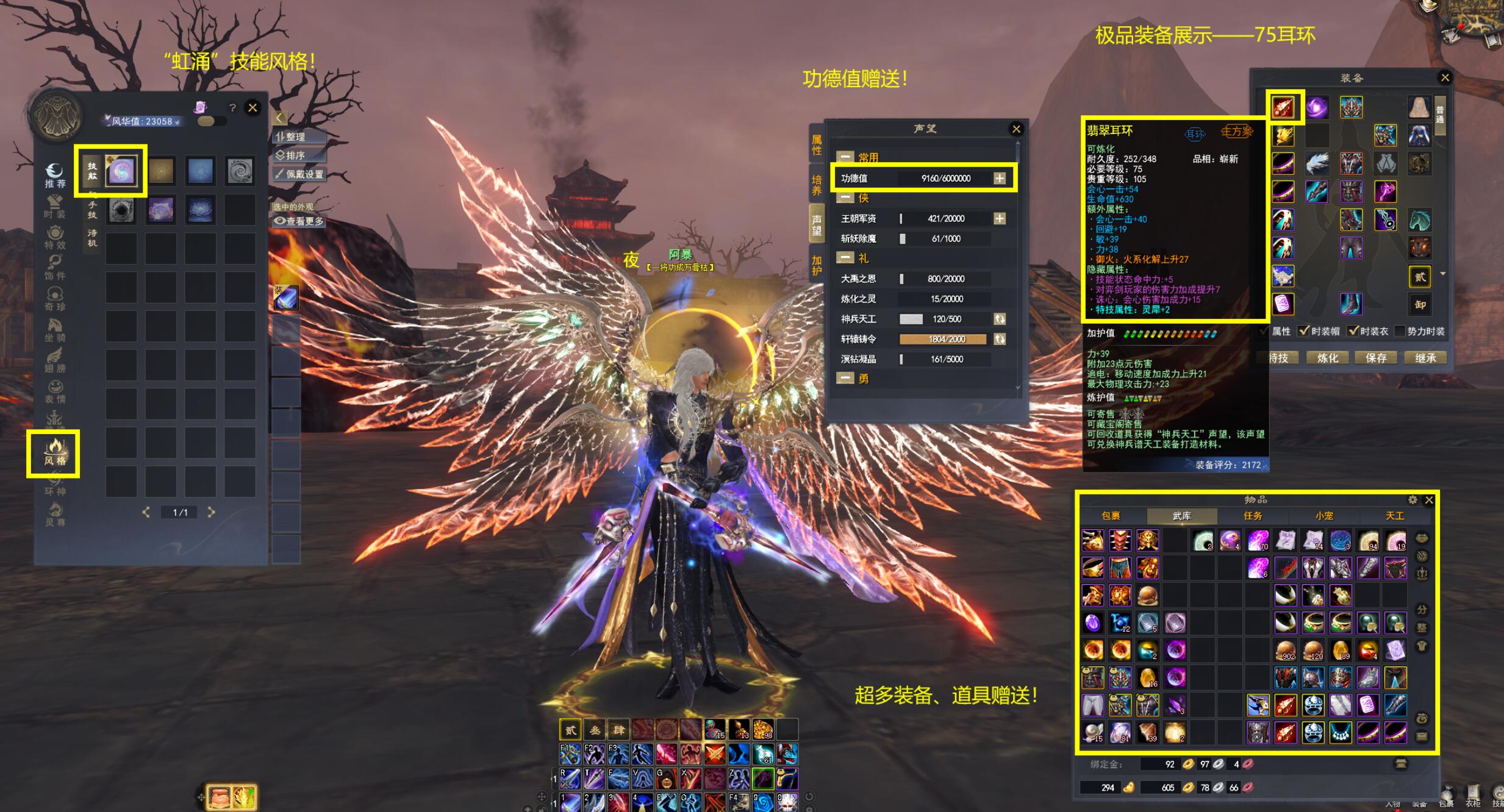
Task: Select the equipped jade earring slot
Action: 1284,108
